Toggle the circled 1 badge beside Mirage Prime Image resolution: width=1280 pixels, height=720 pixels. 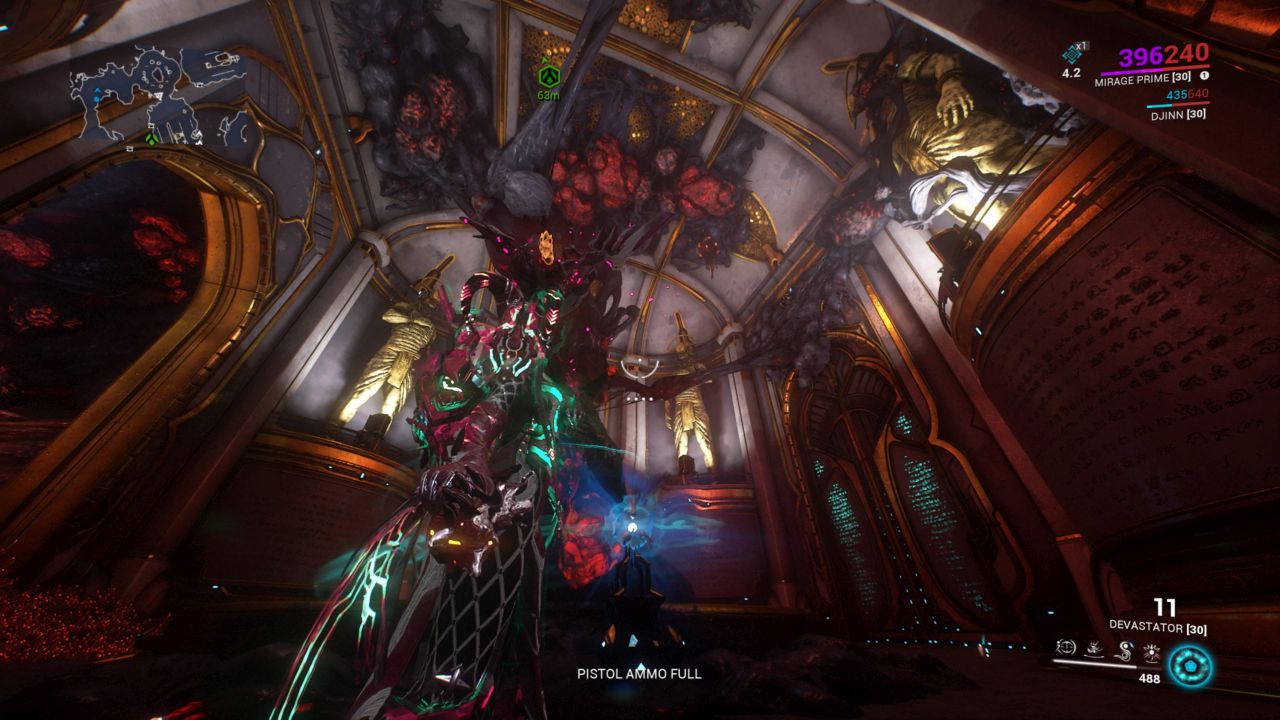pyautogui.click(x=1204, y=75)
